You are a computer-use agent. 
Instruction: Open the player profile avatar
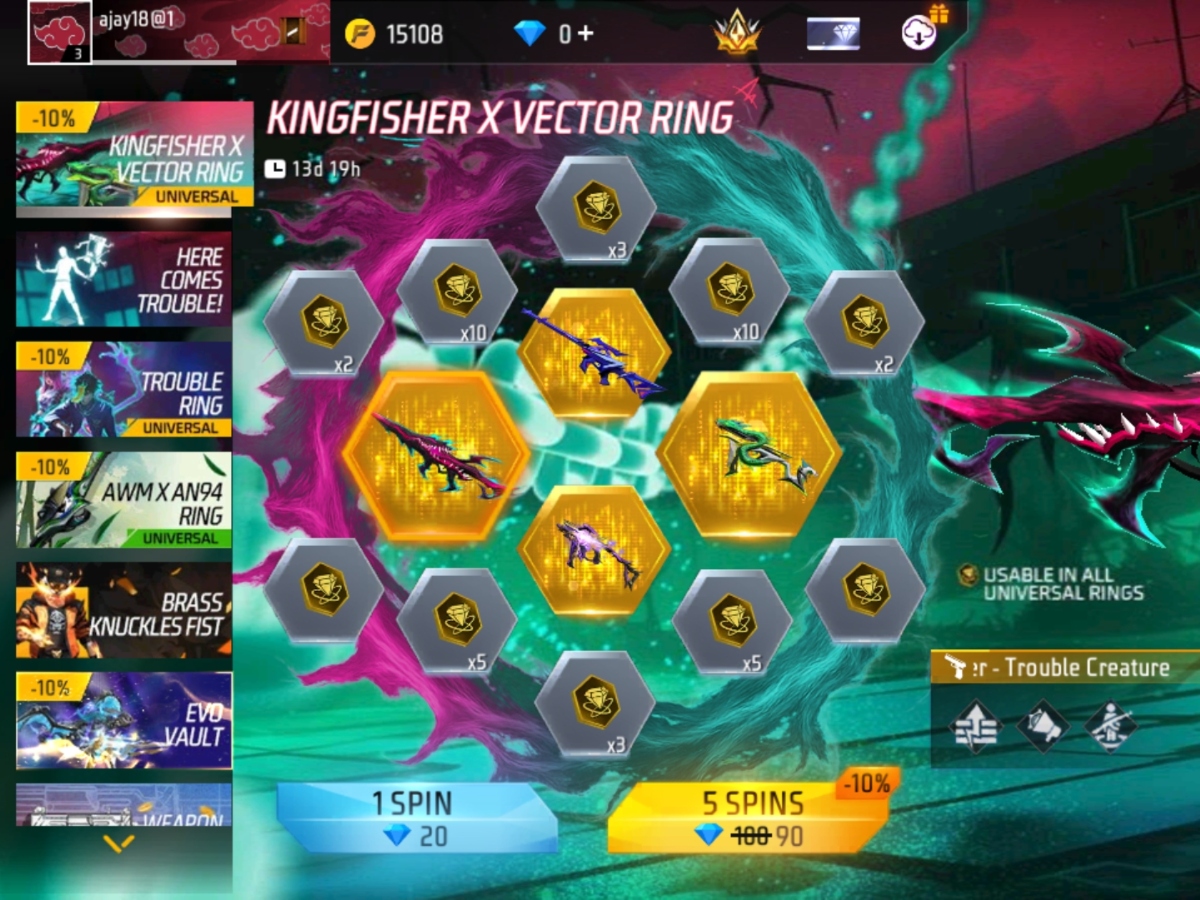pos(60,32)
